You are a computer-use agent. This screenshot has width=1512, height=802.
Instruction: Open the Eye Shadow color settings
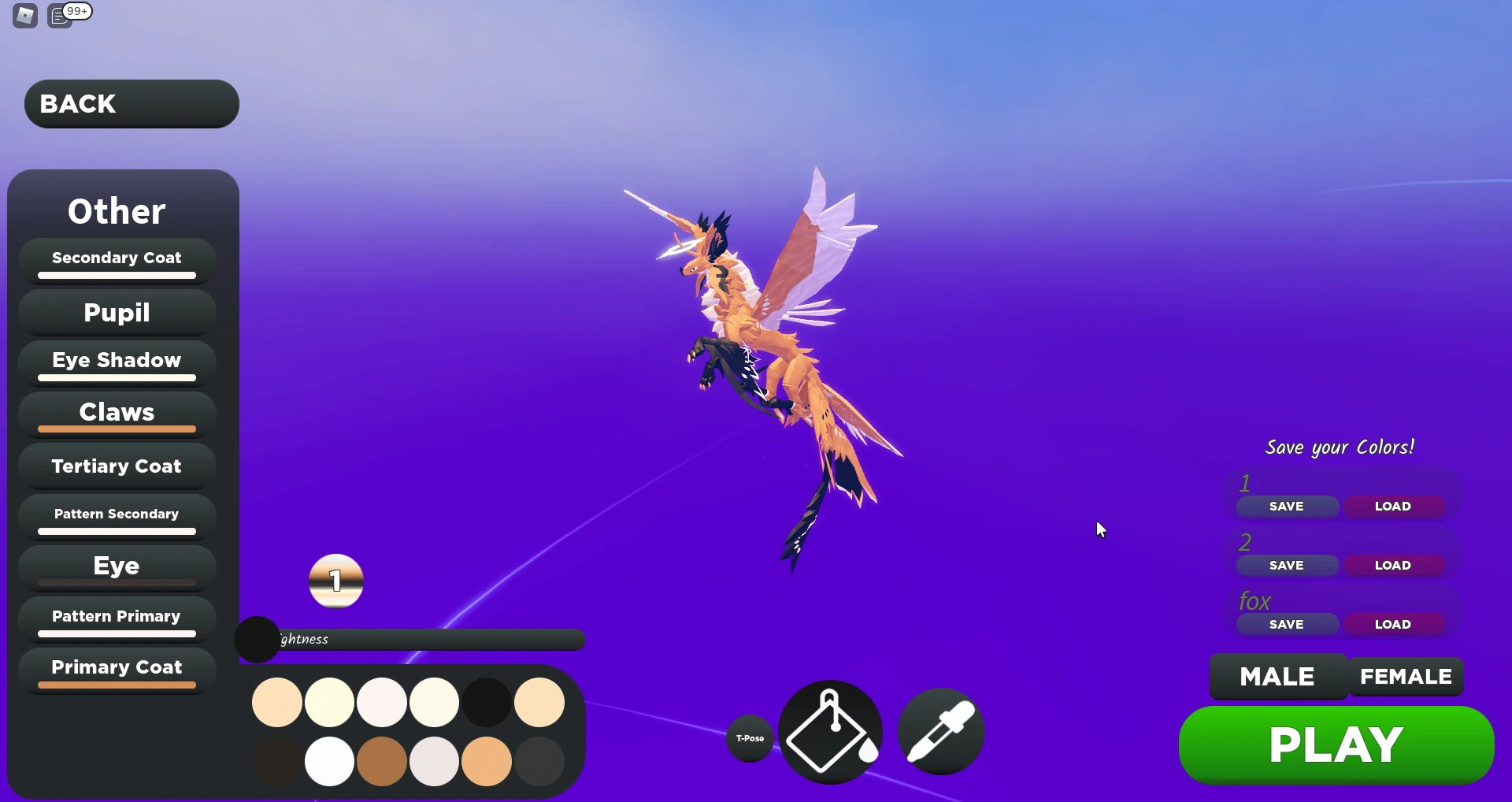[116, 361]
